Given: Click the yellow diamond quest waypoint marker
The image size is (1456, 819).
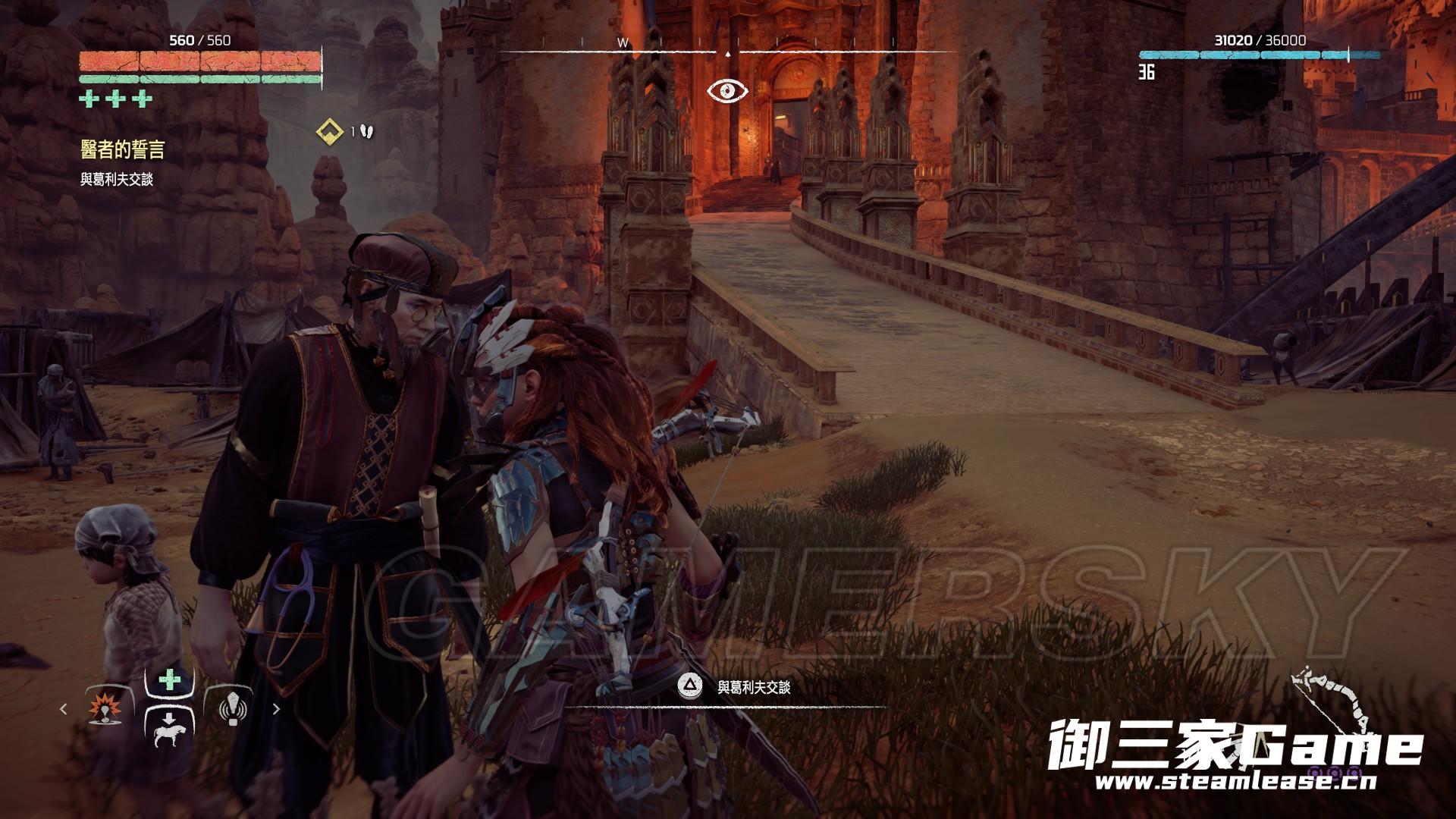Looking at the screenshot, I should point(328,132).
